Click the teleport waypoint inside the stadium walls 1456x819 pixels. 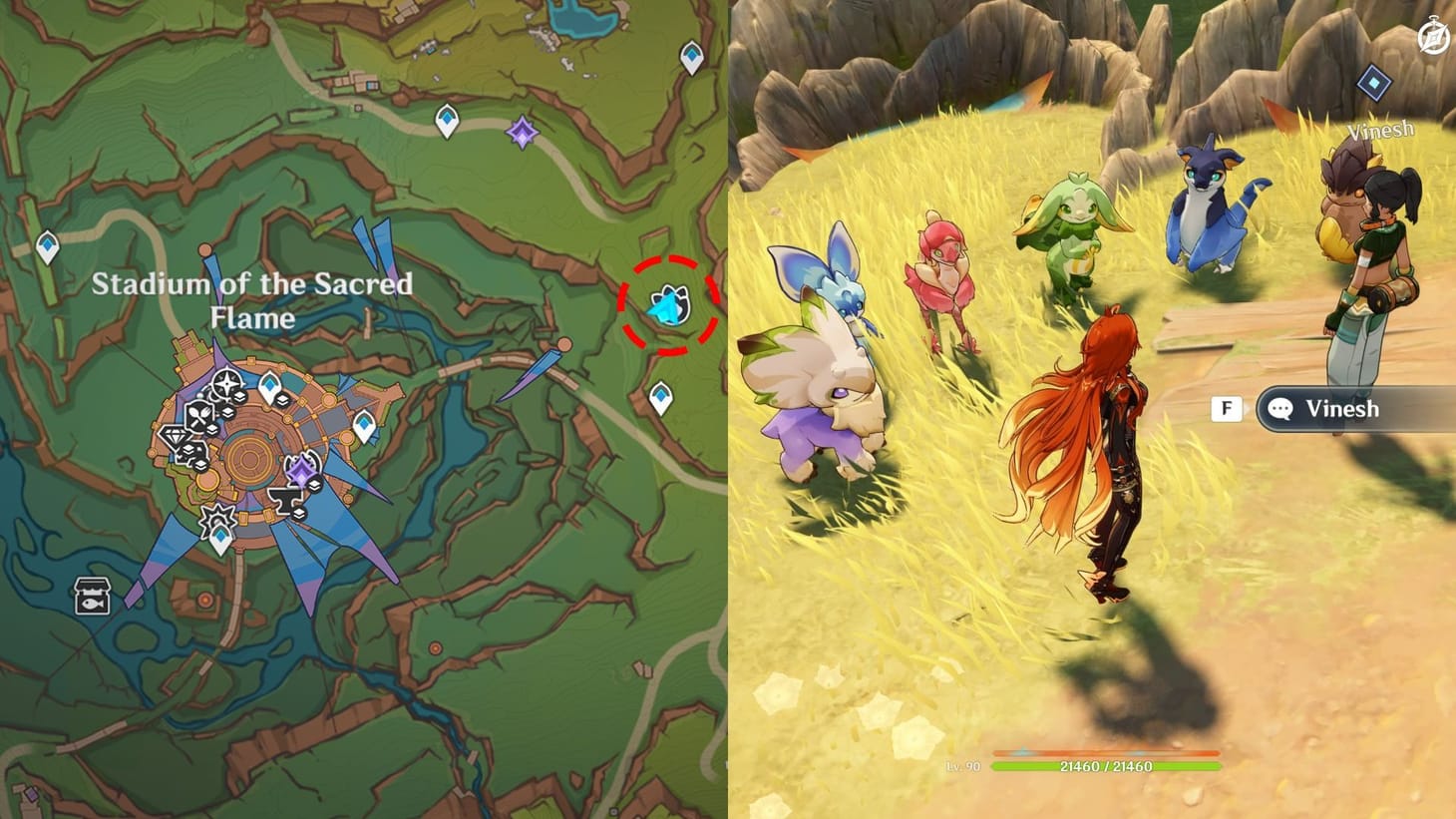[x=270, y=385]
